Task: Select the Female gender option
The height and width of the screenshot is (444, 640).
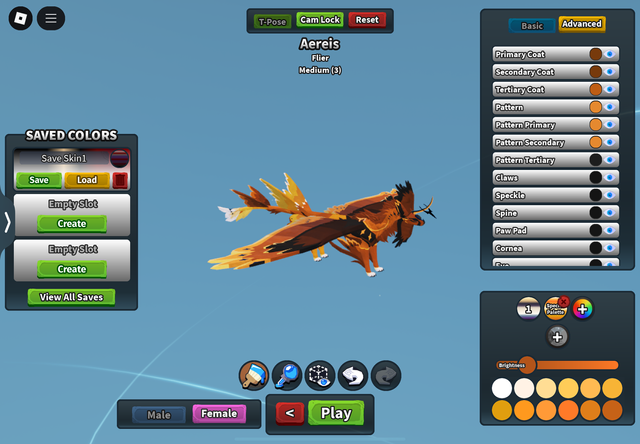Action: tap(219, 414)
